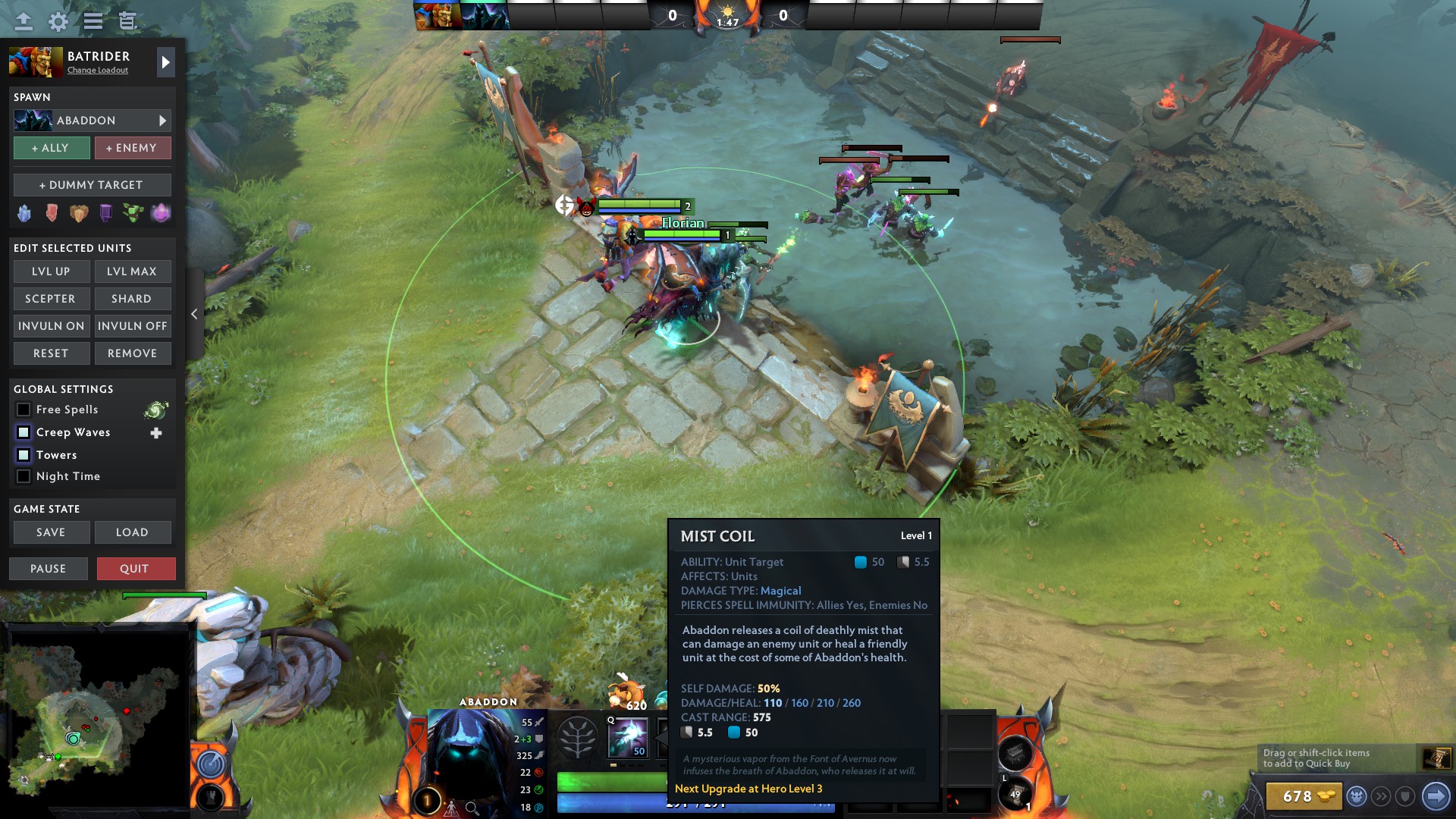Level up the selected unit
The height and width of the screenshot is (819, 1456).
coord(52,271)
